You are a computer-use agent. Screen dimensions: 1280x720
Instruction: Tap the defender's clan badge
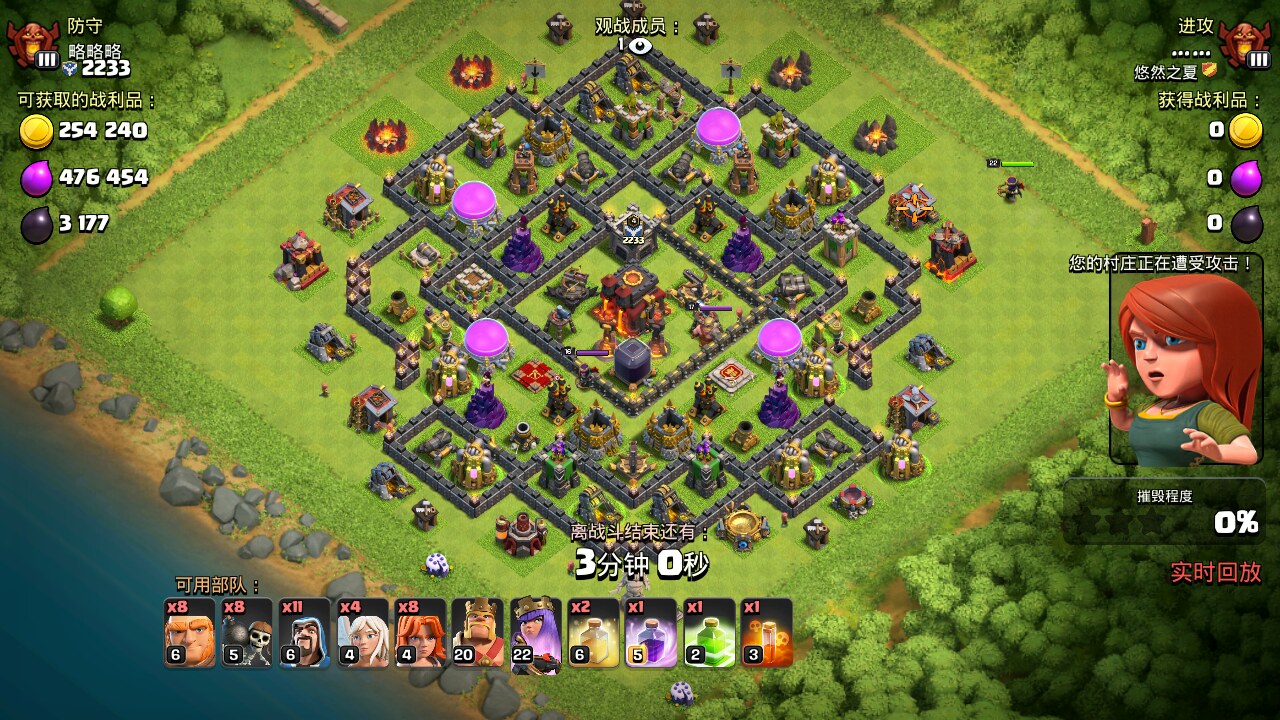click(x=34, y=44)
